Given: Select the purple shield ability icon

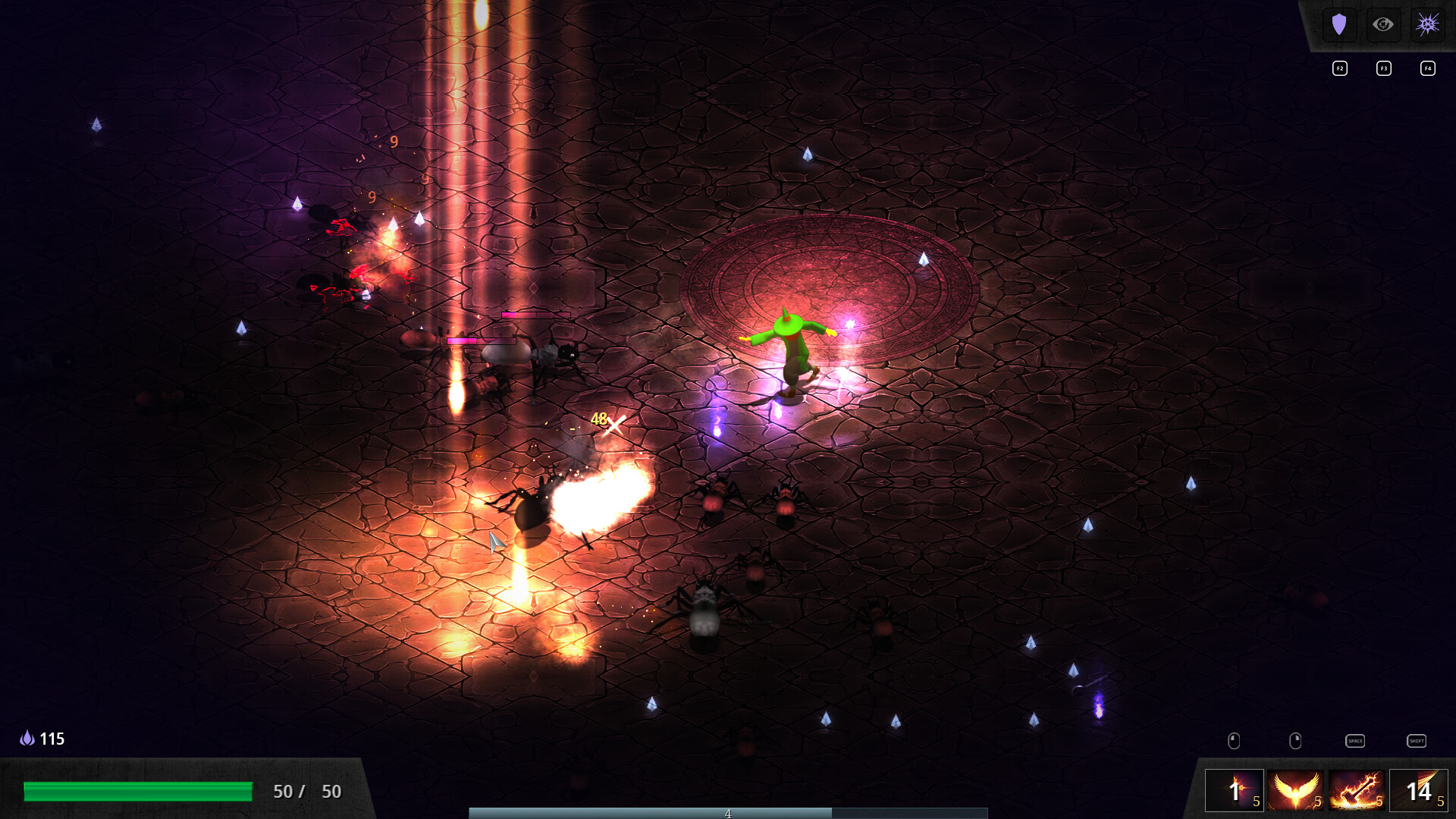Looking at the screenshot, I should tap(1340, 24).
